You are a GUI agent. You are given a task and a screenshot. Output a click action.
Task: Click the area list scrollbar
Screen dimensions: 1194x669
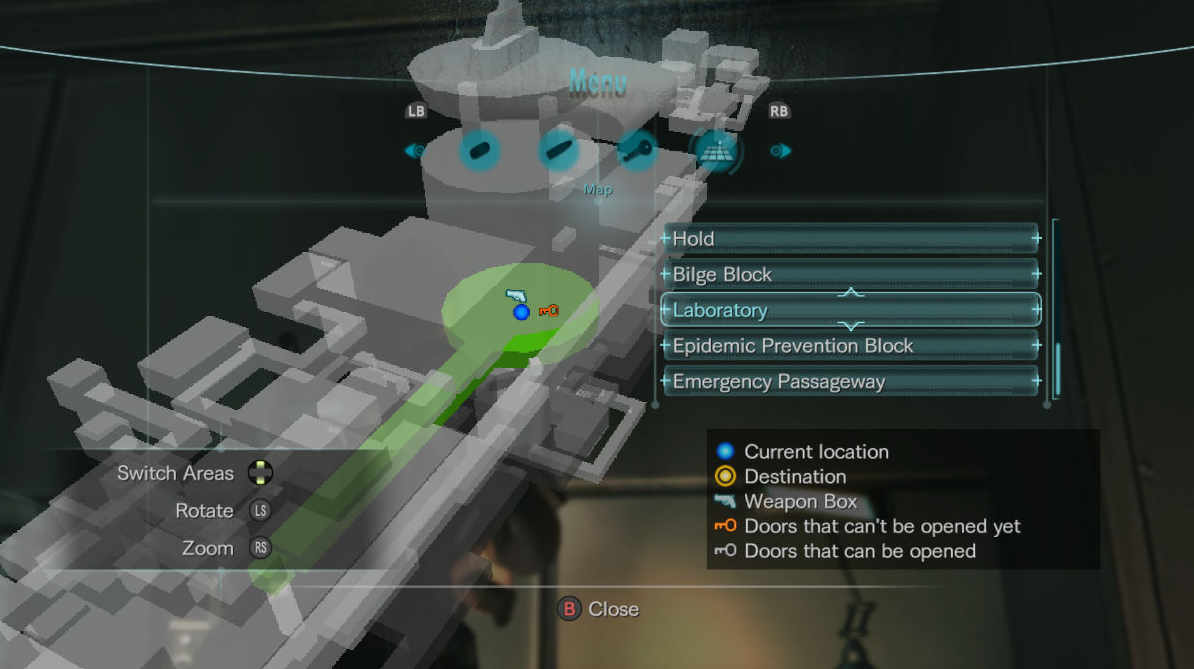1056,368
